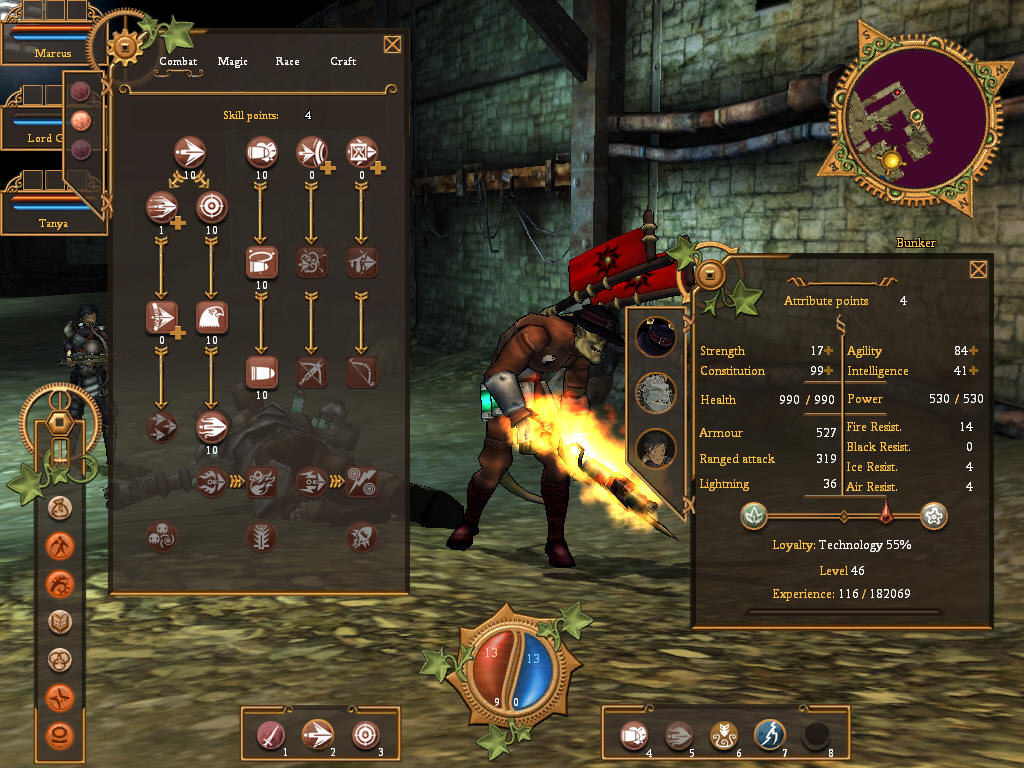The width and height of the screenshot is (1024, 768).
Task: Show the Combat skill tab
Action: click(x=178, y=62)
